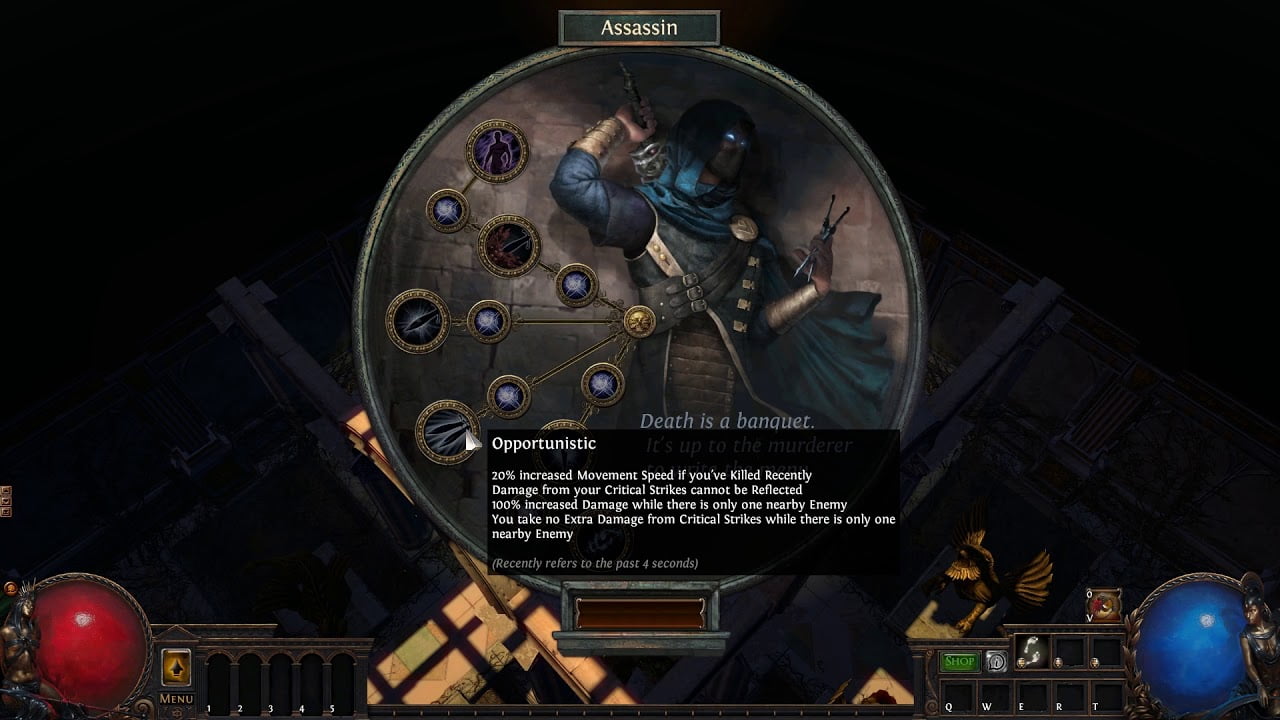Screen dimensions: 1280x720
Task: Click the orange bar below ascendancy circle
Action: pyautogui.click(x=640, y=613)
